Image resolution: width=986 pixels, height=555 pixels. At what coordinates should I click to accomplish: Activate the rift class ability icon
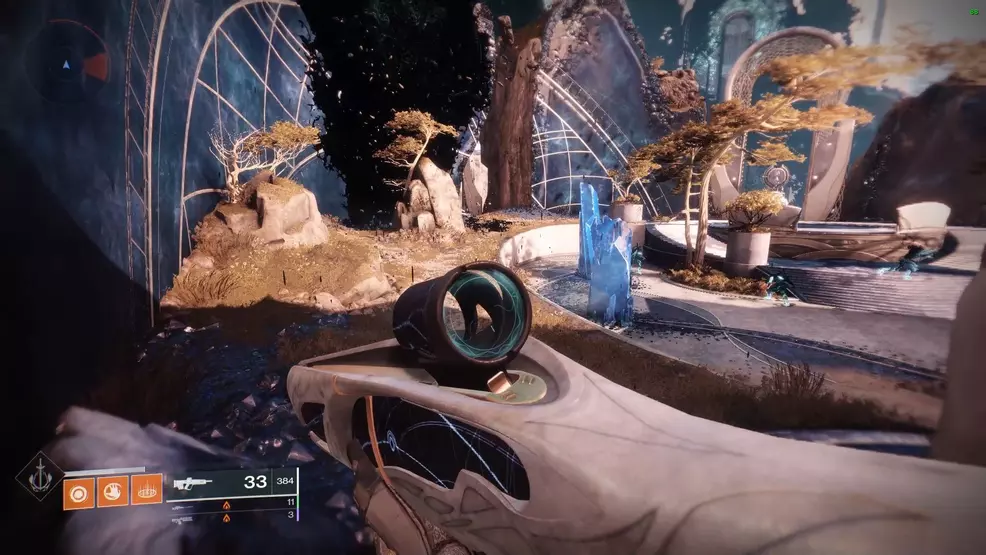[146, 491]
